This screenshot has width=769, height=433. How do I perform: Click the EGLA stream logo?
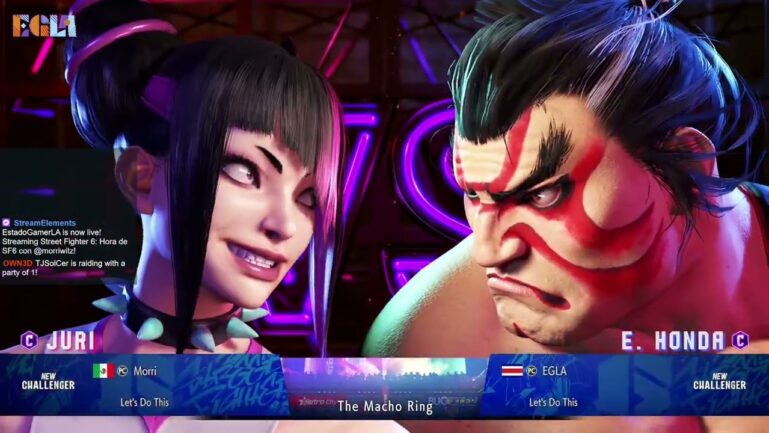[44, 25]
